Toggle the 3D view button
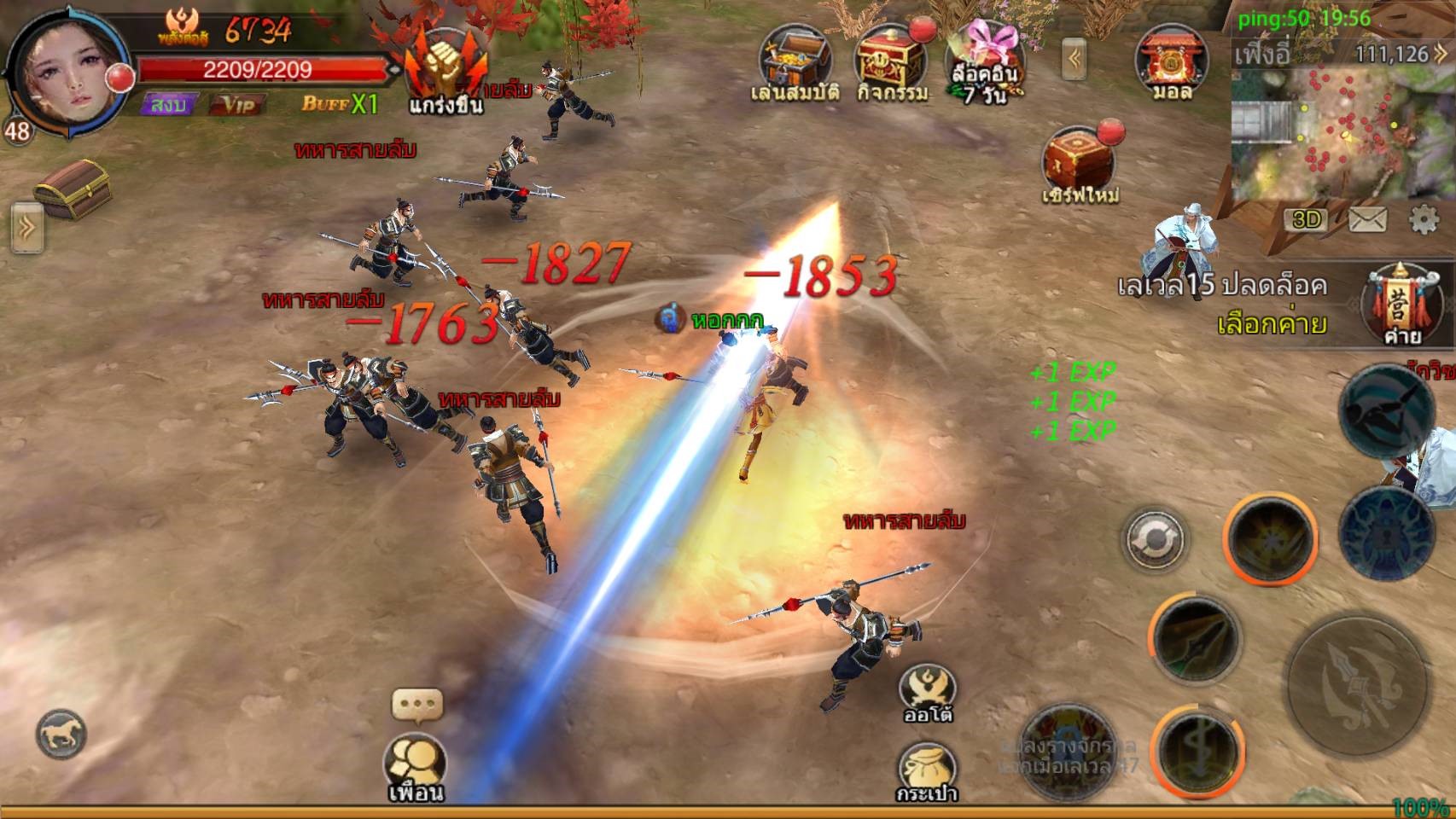This screenshot has height=819, width=1456. pyautogui.click(x=1306, y=219)
